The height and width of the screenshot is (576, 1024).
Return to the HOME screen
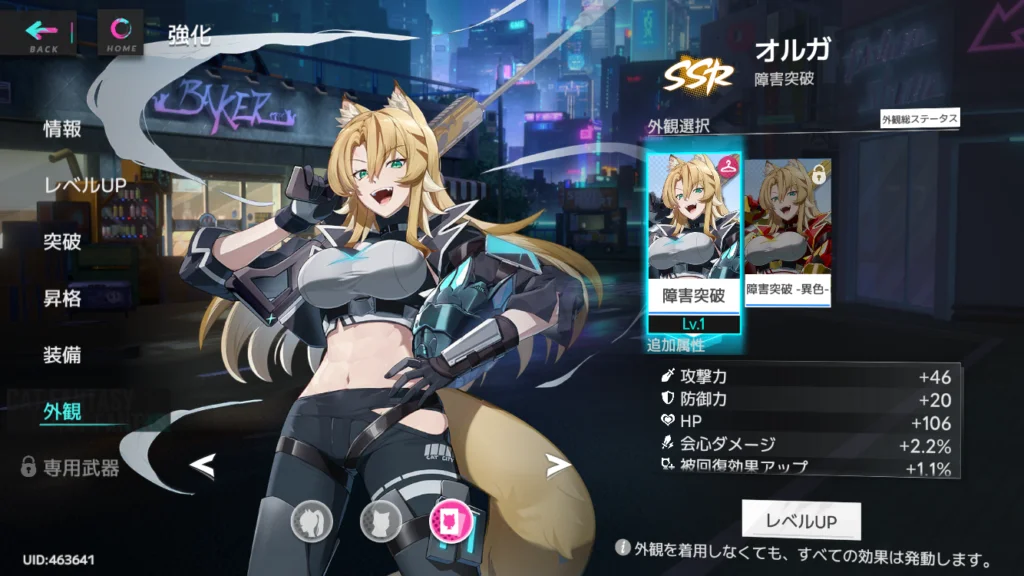point(121,33)
